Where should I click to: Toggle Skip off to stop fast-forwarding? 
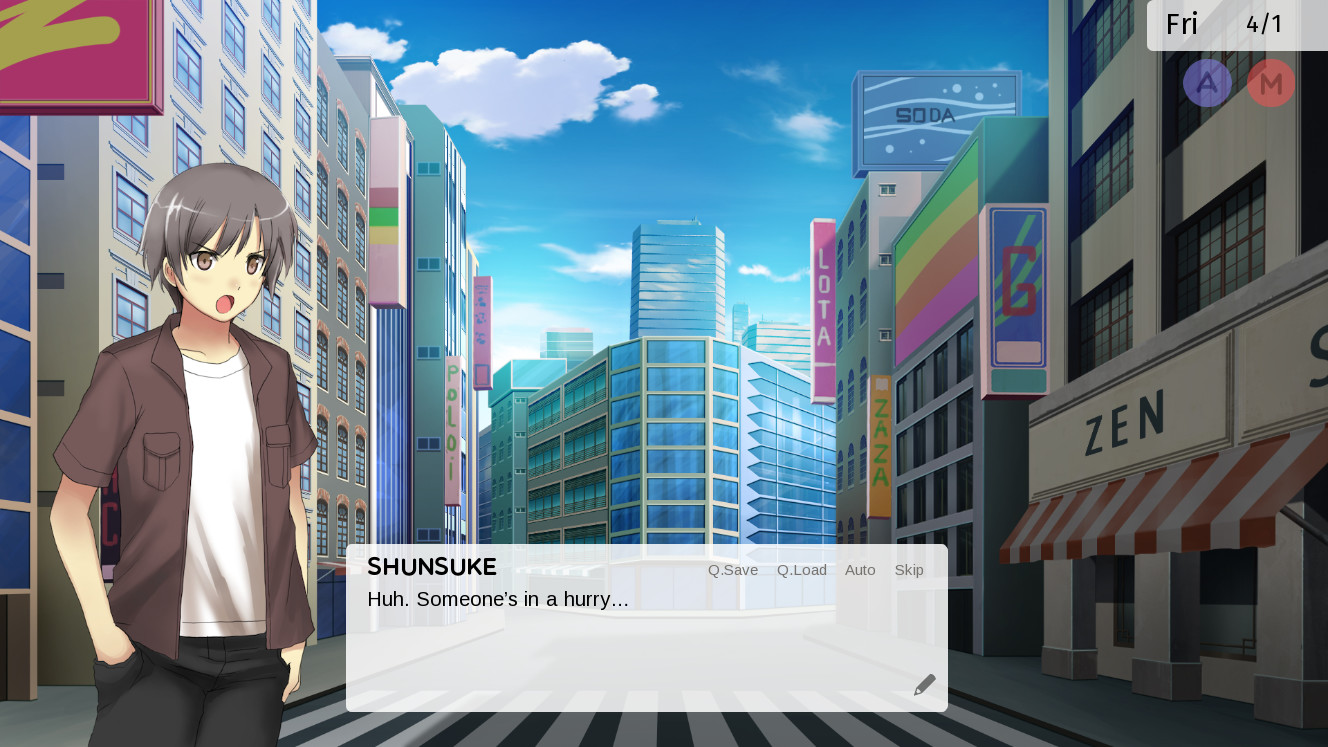(908, 570)
